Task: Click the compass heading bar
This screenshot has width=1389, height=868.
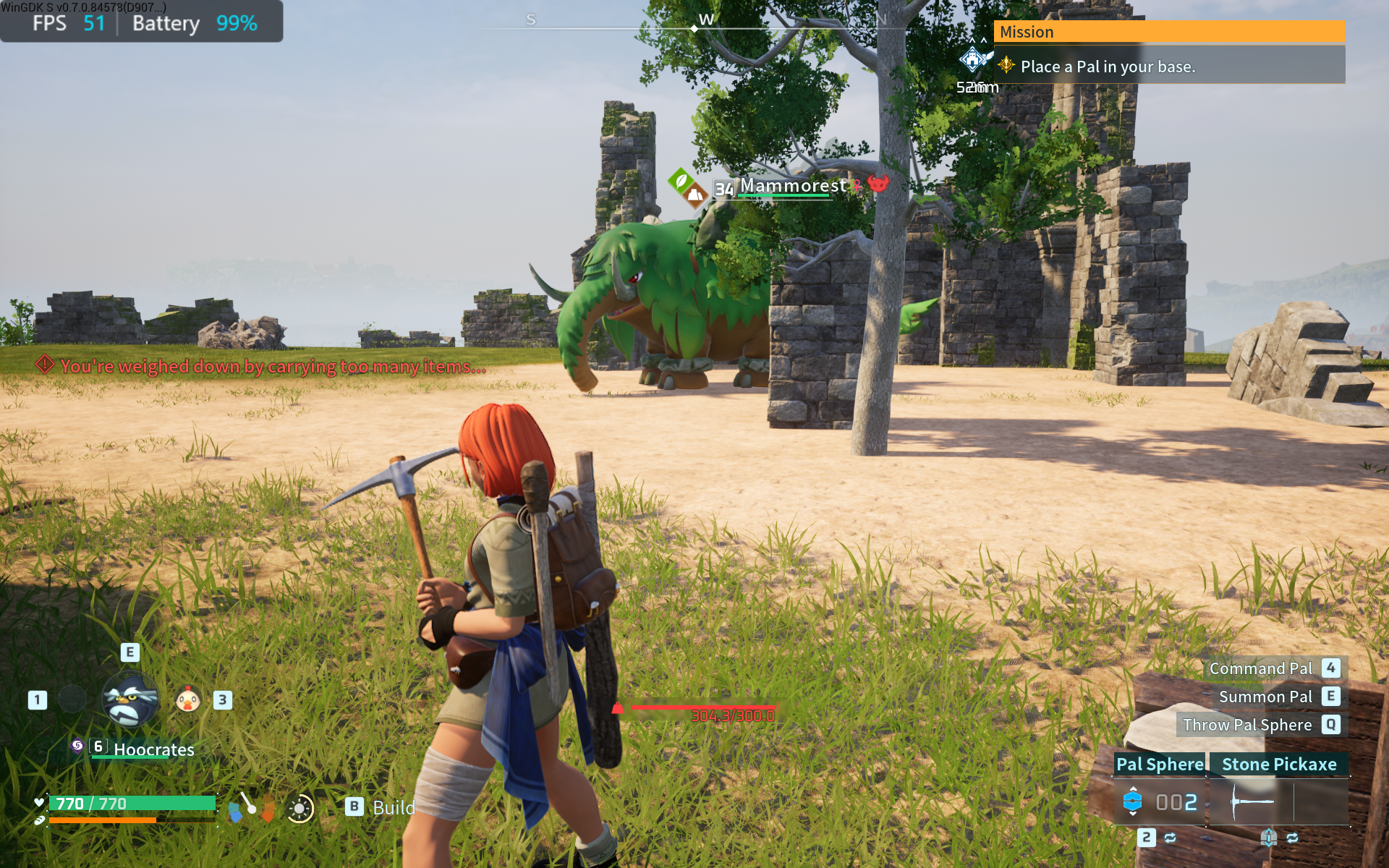Action: 694,27
